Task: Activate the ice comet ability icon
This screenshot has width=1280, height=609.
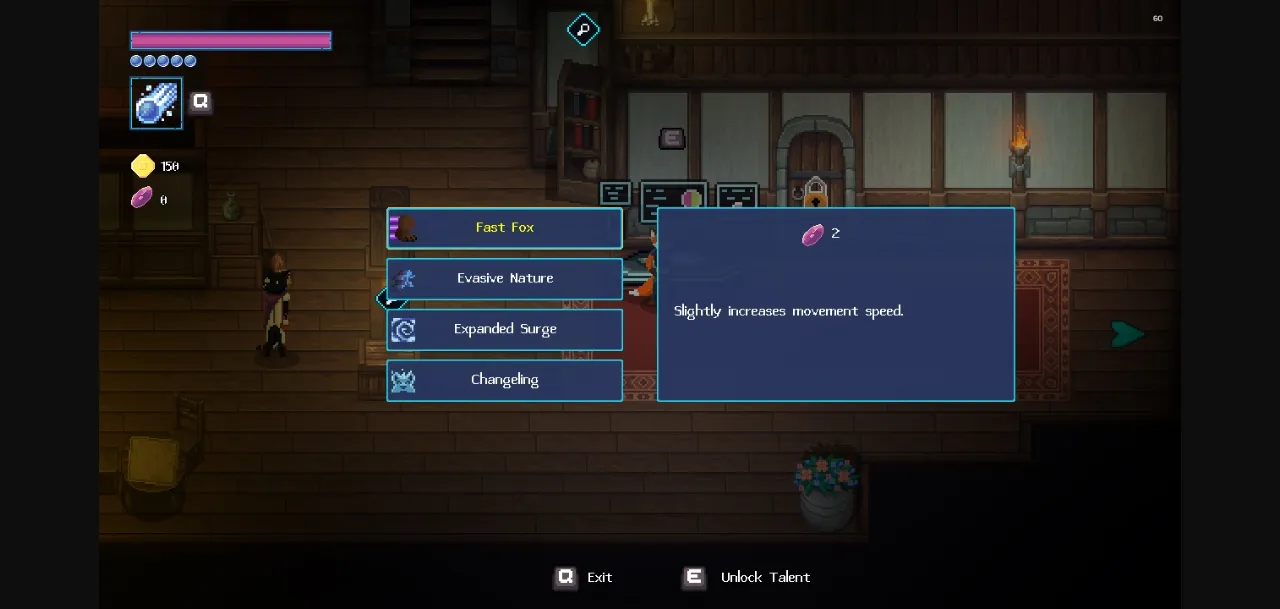Action: pos(157,103)
